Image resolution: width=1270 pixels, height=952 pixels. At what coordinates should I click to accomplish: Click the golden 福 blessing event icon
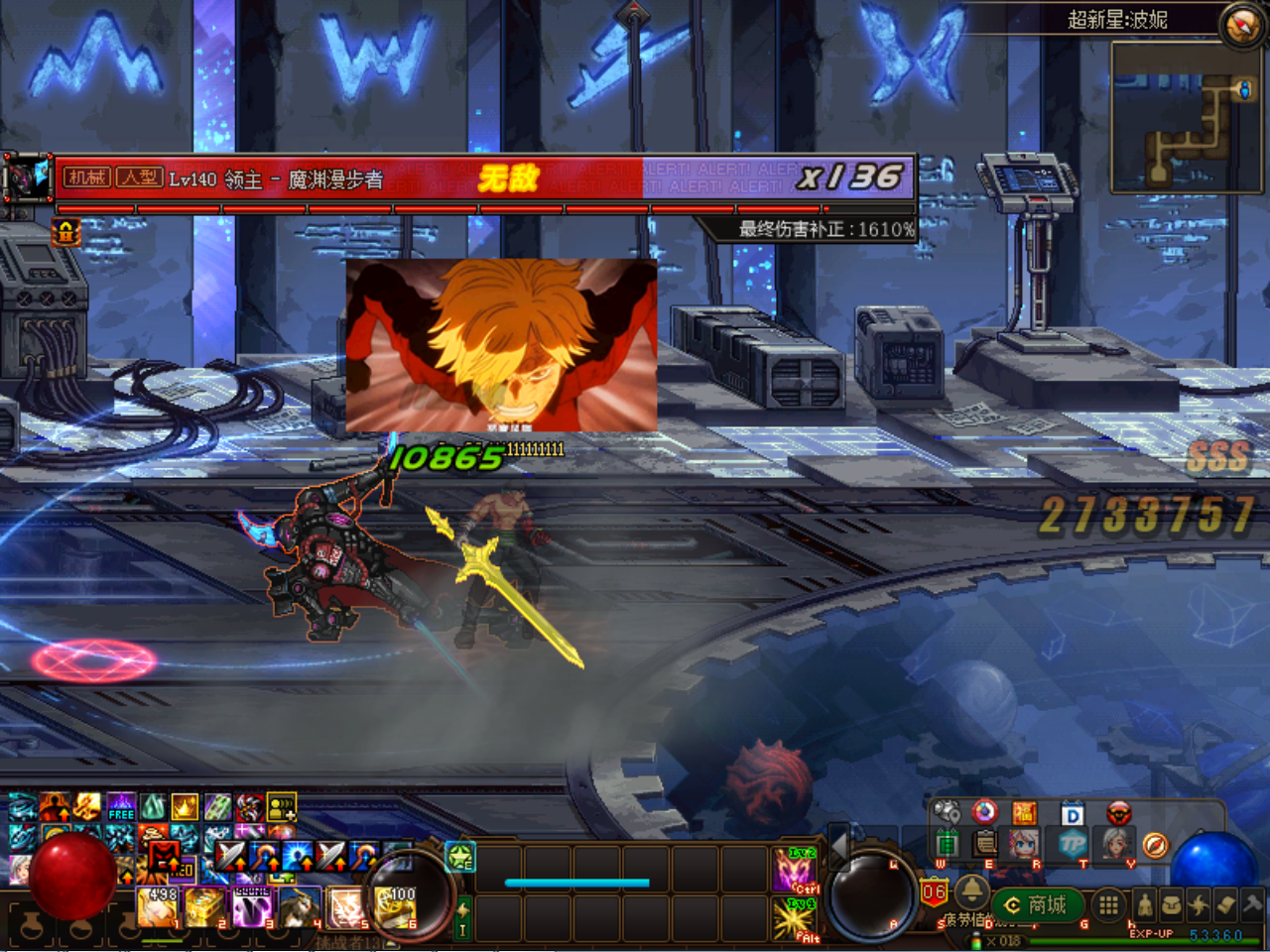pyautogui.click(x=1024, y=812)
